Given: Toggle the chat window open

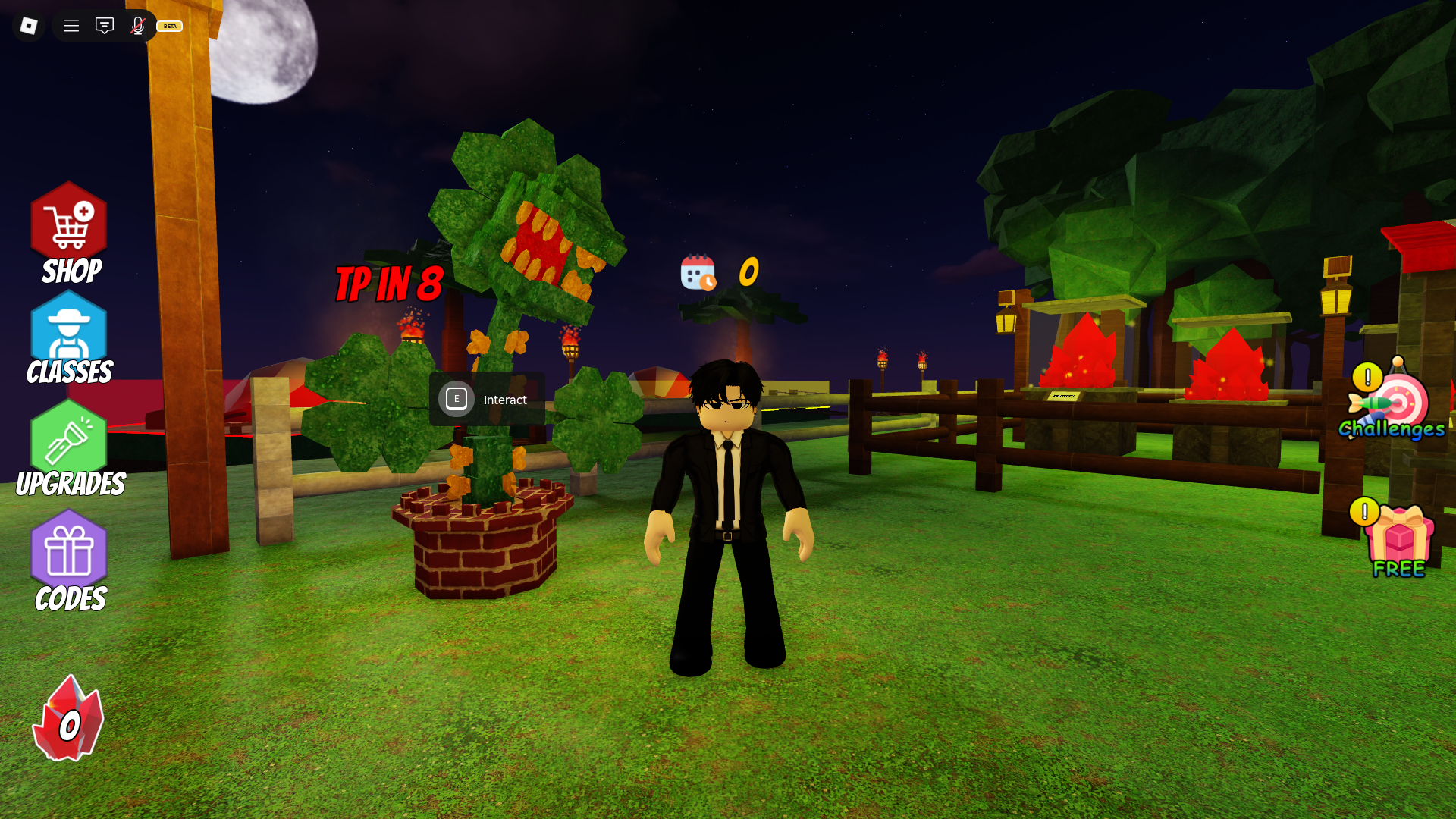Looking at the screenshot, I should pos(104,25).
